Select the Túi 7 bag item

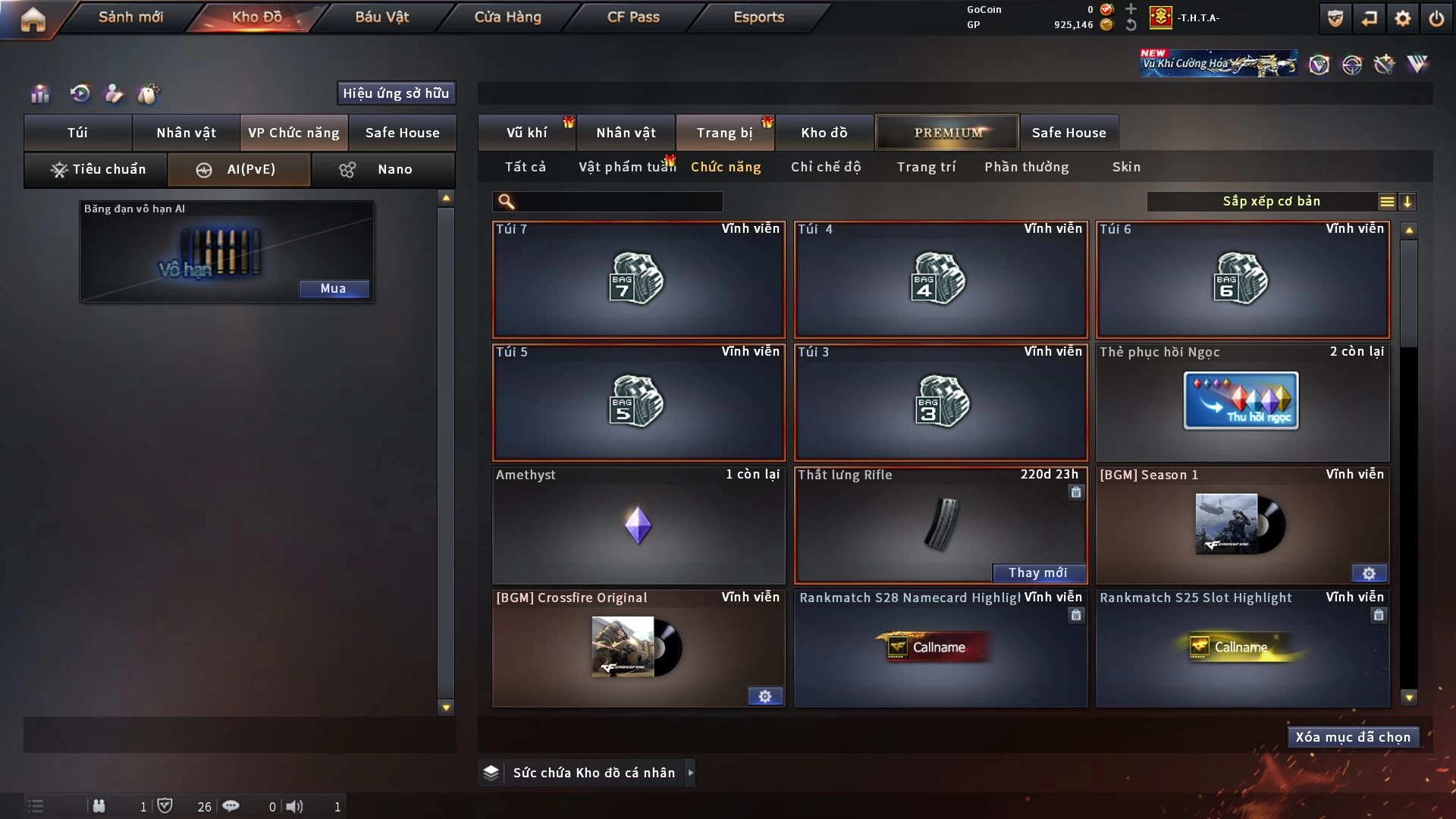pyautogui.click(x=639, y=280)
